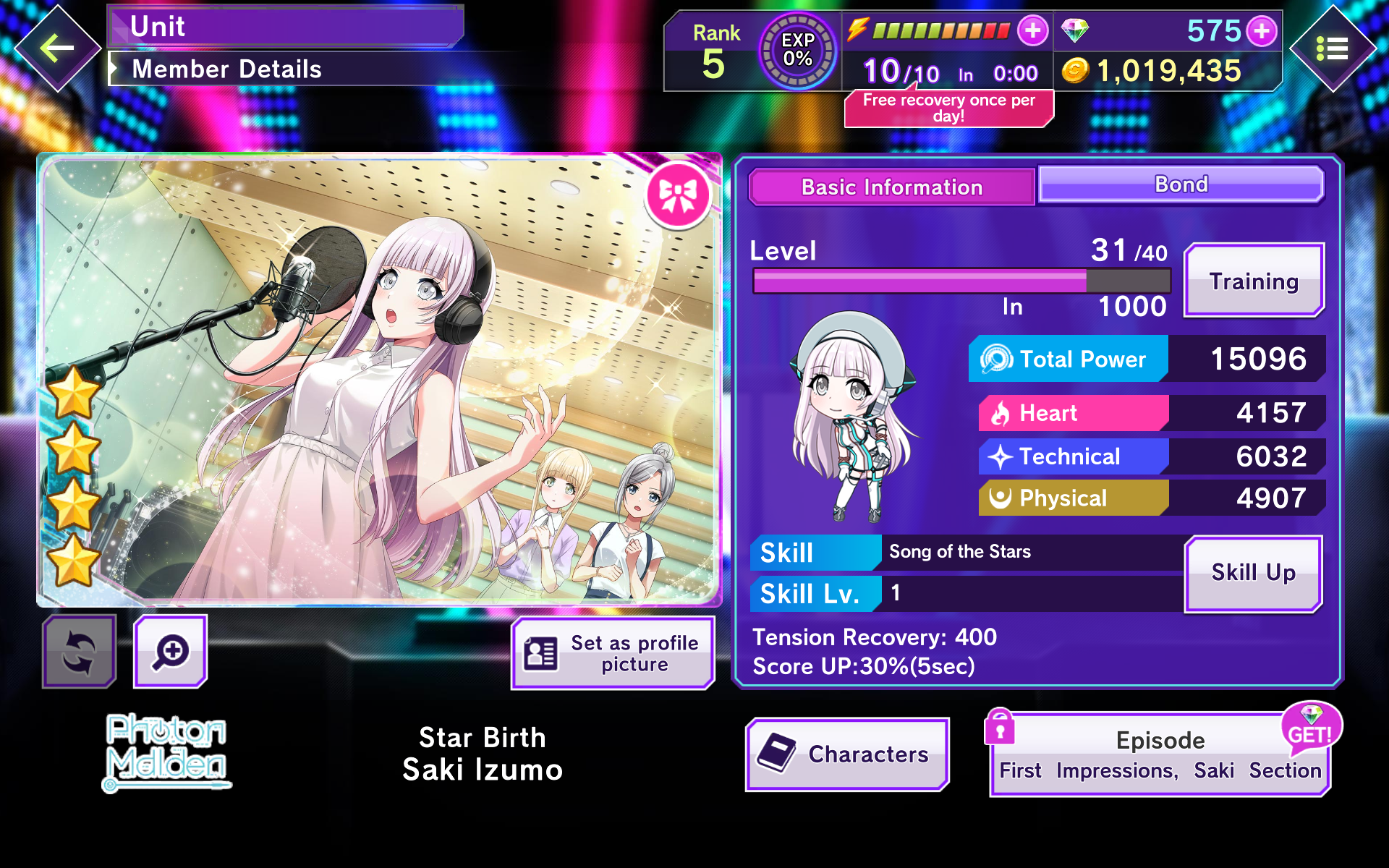Buy diamonds with the plus button
Screen dimensions: 1389x868
[1262, 31]
